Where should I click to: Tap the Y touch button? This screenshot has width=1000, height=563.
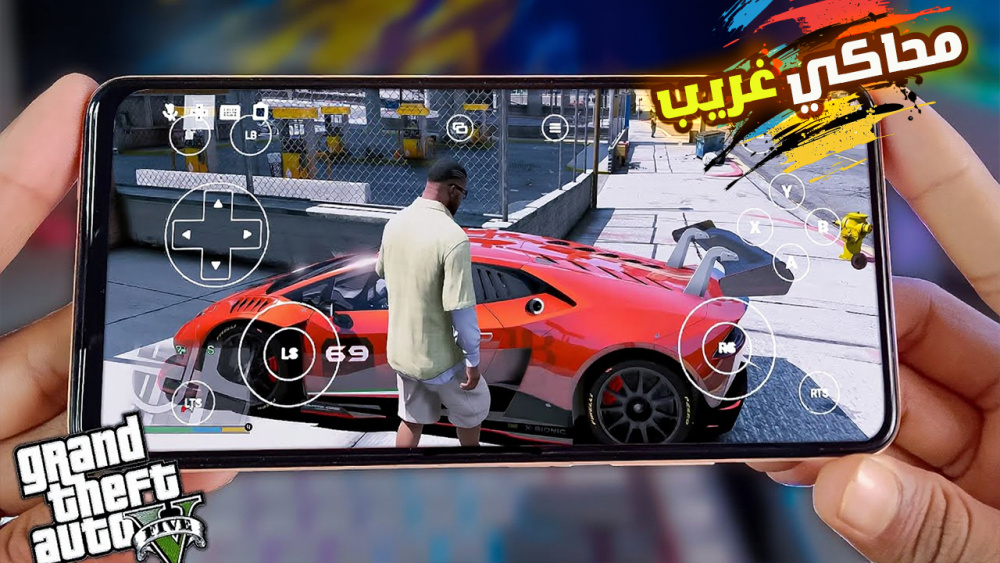coord(787,191)
